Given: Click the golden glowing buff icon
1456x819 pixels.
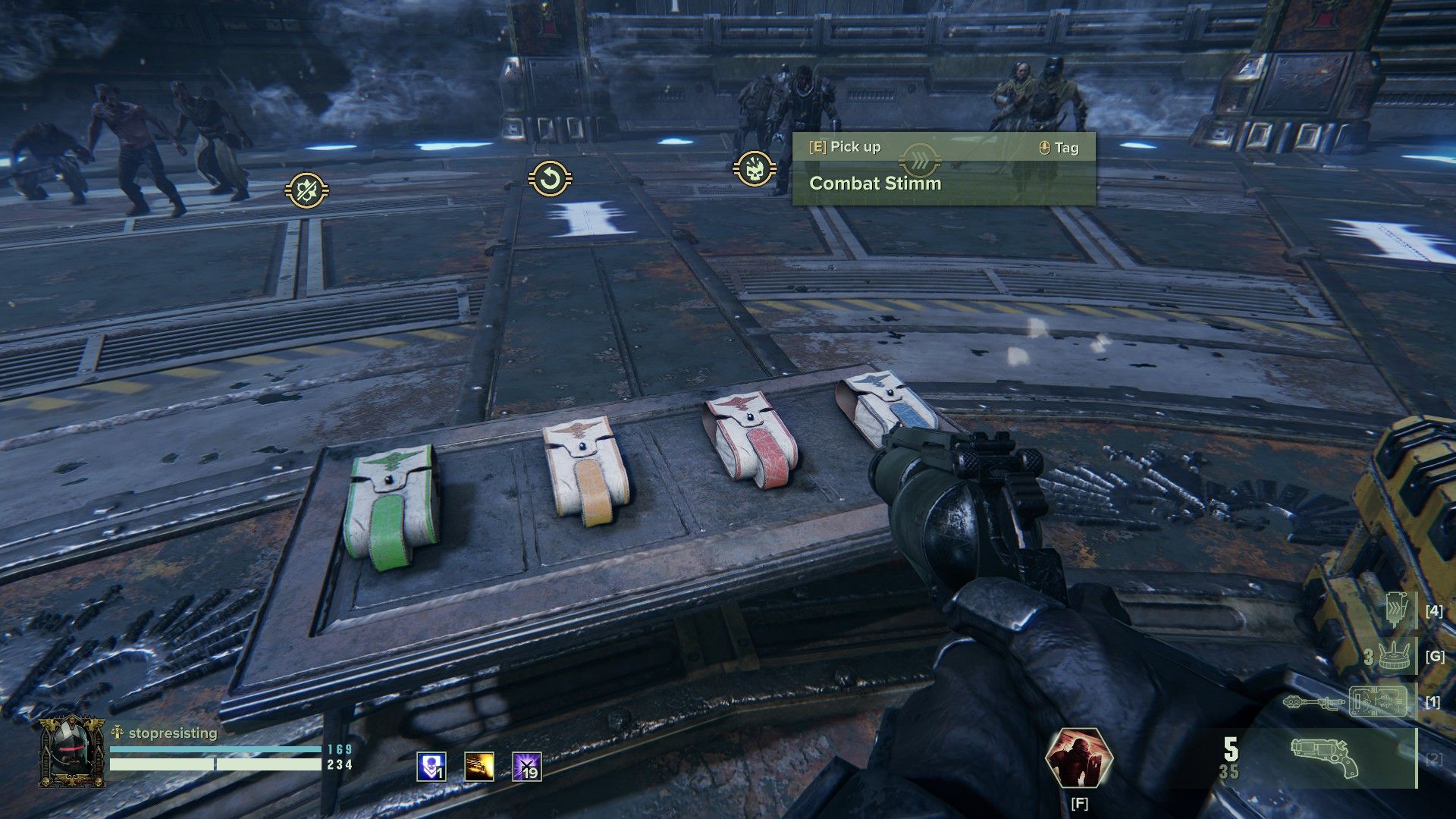Looking at the screenshot, I should pyautogui.click(x=479, y=767).
